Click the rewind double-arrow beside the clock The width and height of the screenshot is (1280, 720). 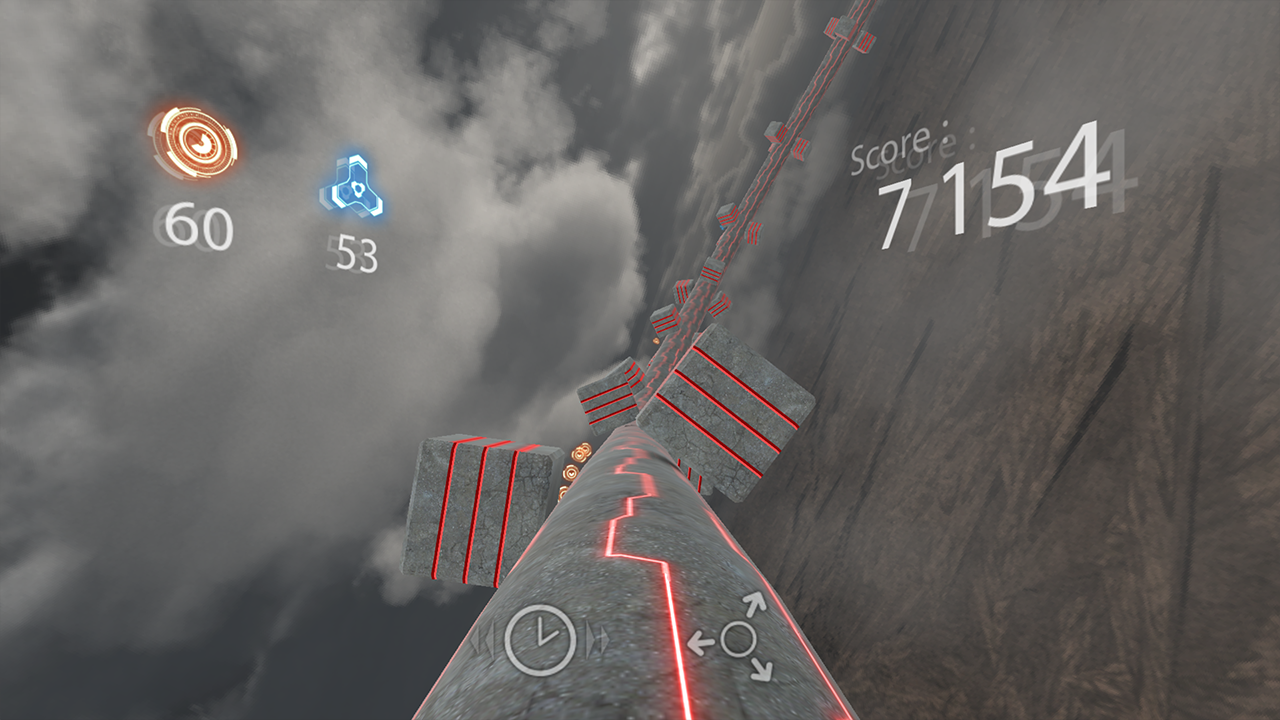tap(484, 640)
